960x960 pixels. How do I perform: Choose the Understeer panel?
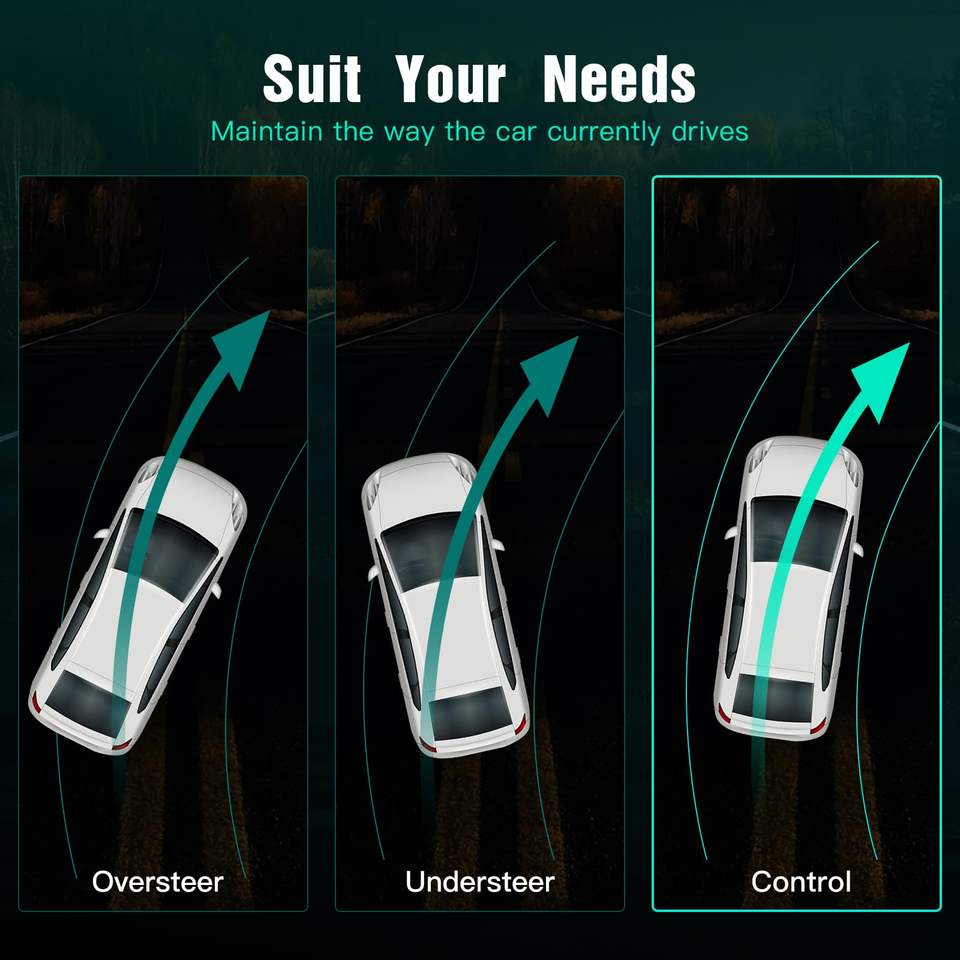479,543
